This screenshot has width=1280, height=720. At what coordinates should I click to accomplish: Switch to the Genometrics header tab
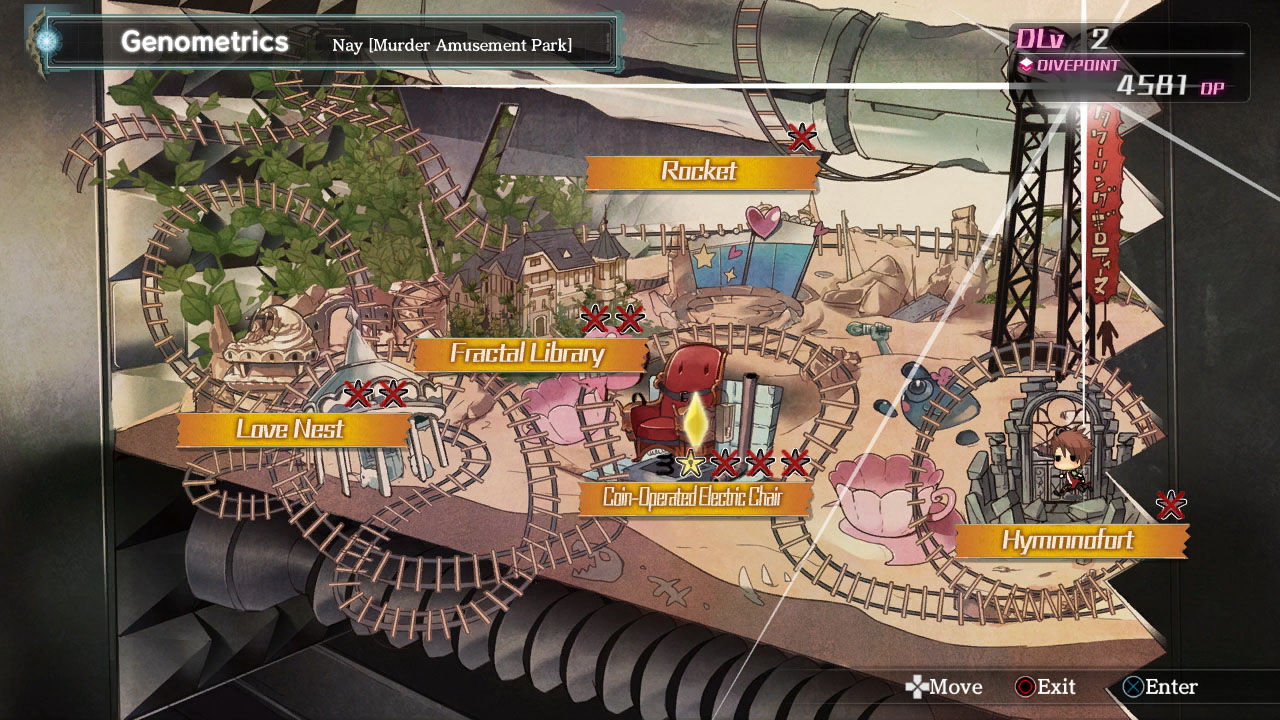pos(203,43)
